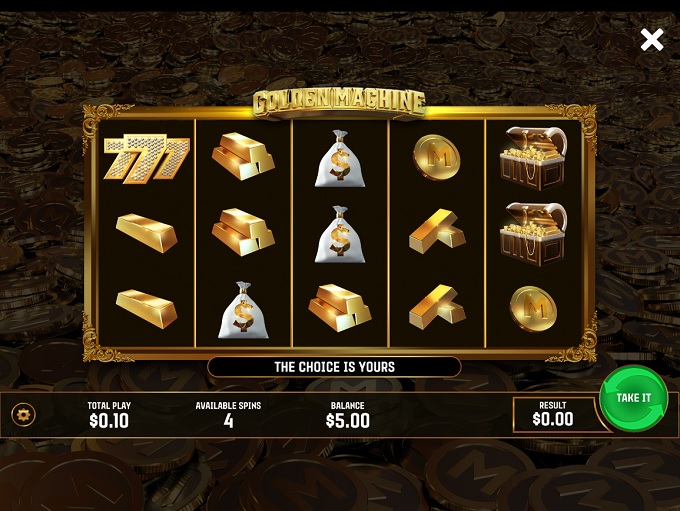Click the green TAKE IT button
Screen dimensions: 680x511
point(633,398)
